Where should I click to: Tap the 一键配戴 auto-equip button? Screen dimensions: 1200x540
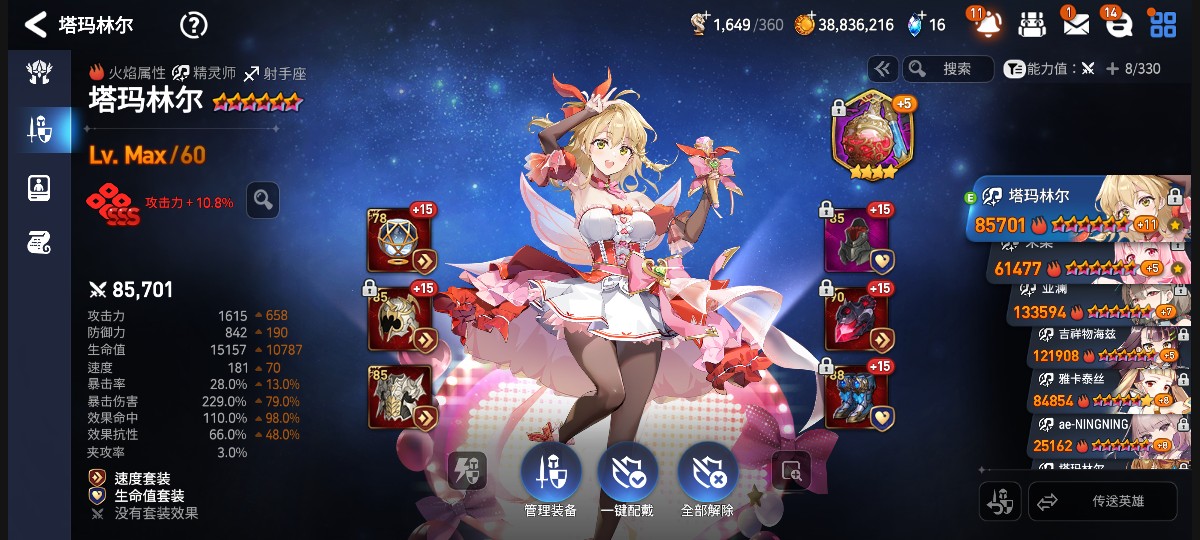tap(628, 476)
